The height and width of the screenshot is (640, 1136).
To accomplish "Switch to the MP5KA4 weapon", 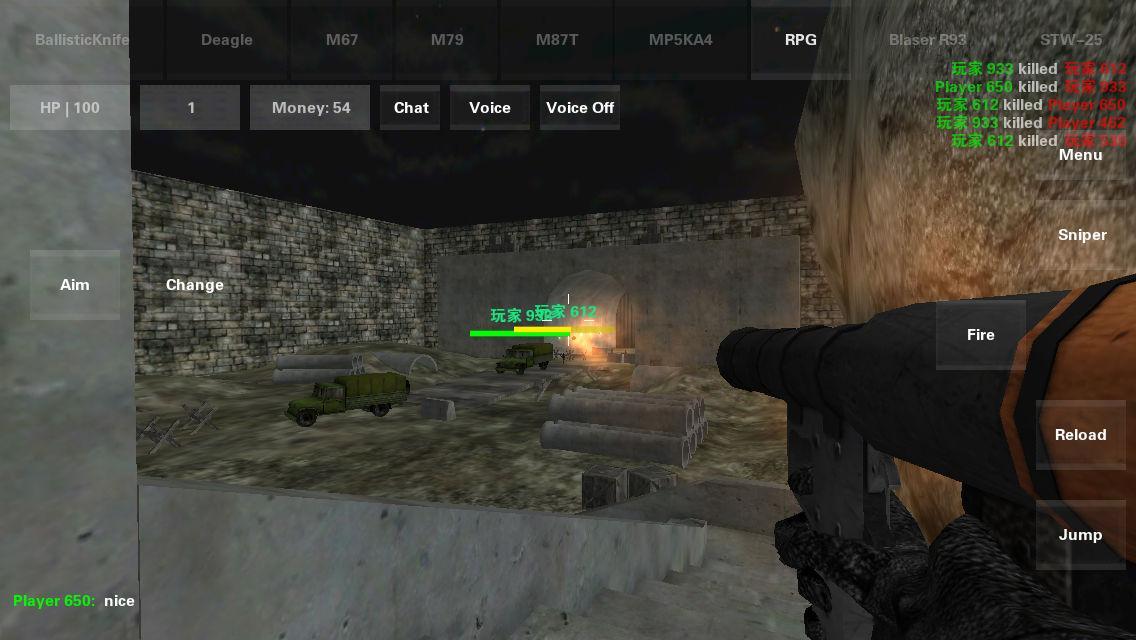I will 681,40.
